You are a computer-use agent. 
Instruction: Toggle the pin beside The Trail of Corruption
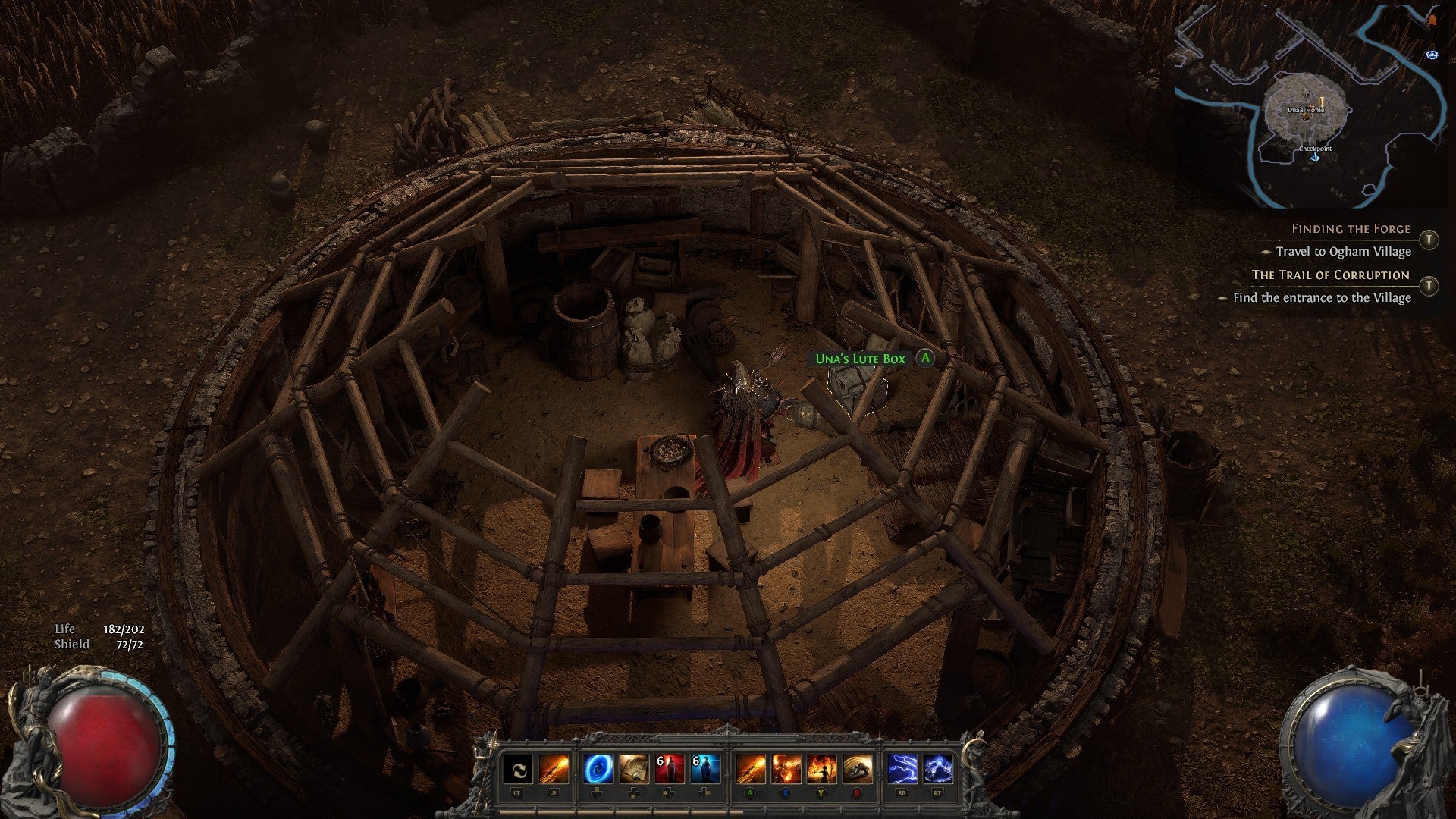tap(1429, 286)
